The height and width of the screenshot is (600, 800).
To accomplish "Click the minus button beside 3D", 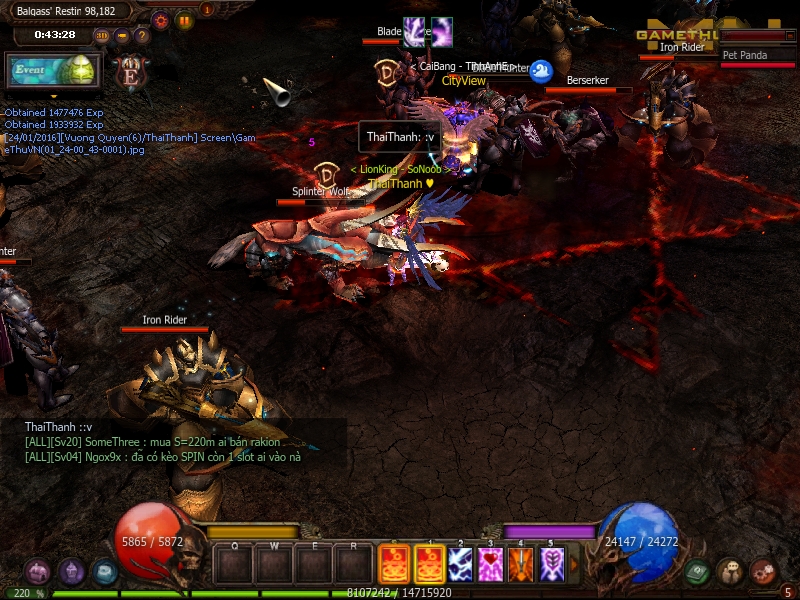I will pos(122,36).
